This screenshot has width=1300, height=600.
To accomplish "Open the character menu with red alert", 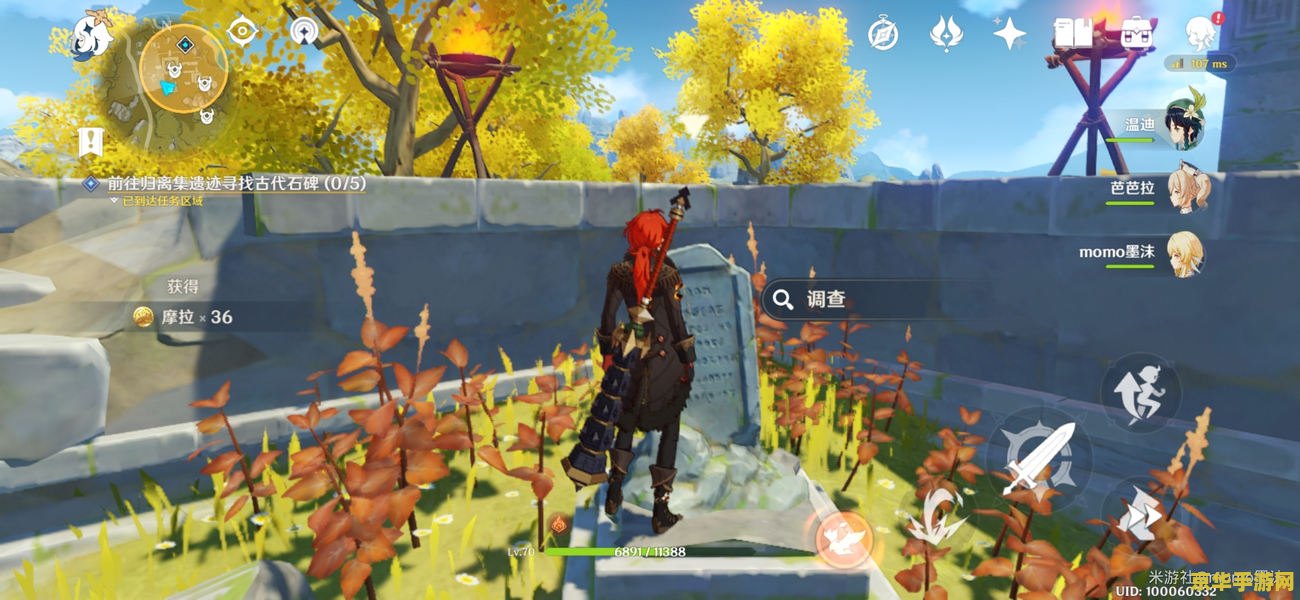I will coord(1200,33).
